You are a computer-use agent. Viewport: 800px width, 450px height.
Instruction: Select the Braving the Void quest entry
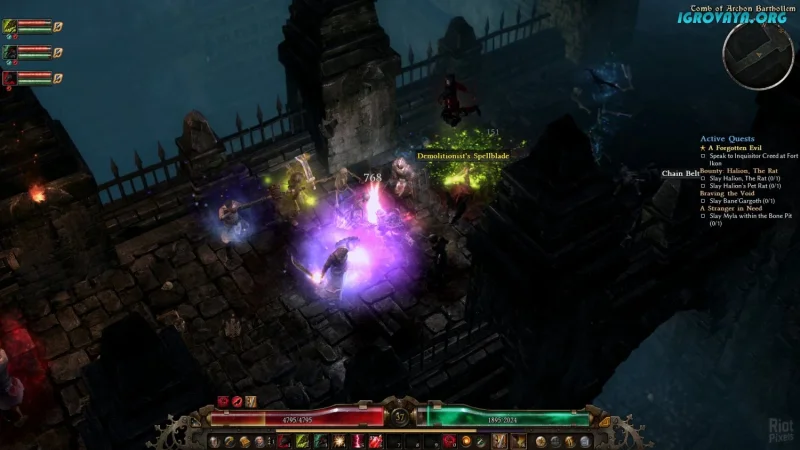727,193
